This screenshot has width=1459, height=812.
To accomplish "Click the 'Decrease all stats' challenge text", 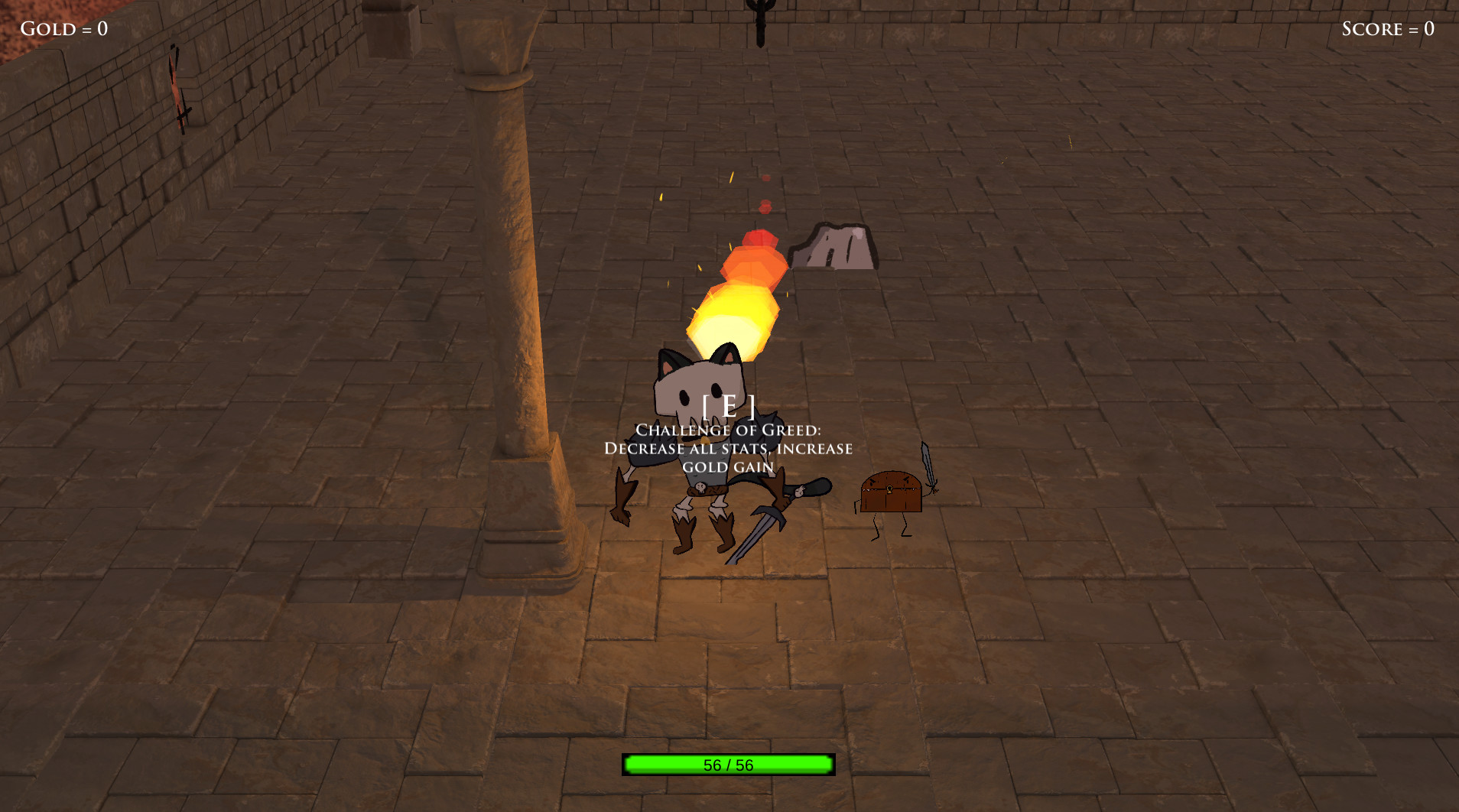I will [x=726, y=449].
